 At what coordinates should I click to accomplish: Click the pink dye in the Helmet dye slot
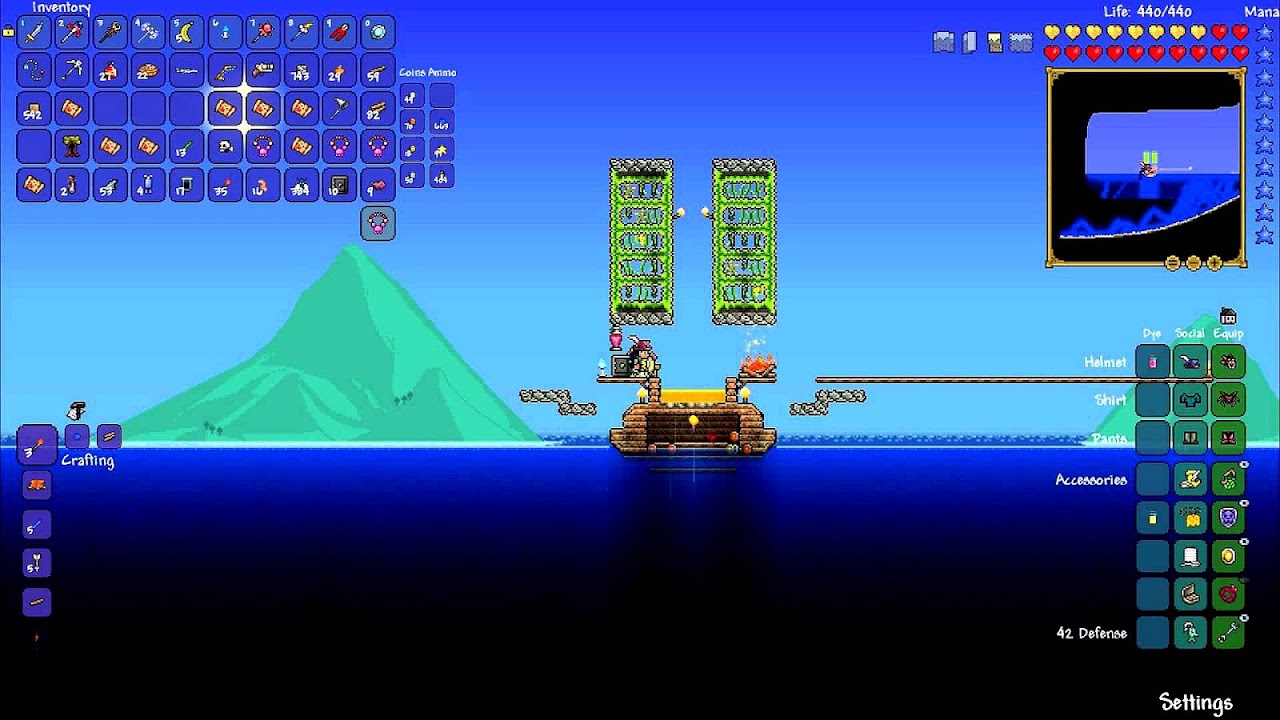coord(1151,361)
